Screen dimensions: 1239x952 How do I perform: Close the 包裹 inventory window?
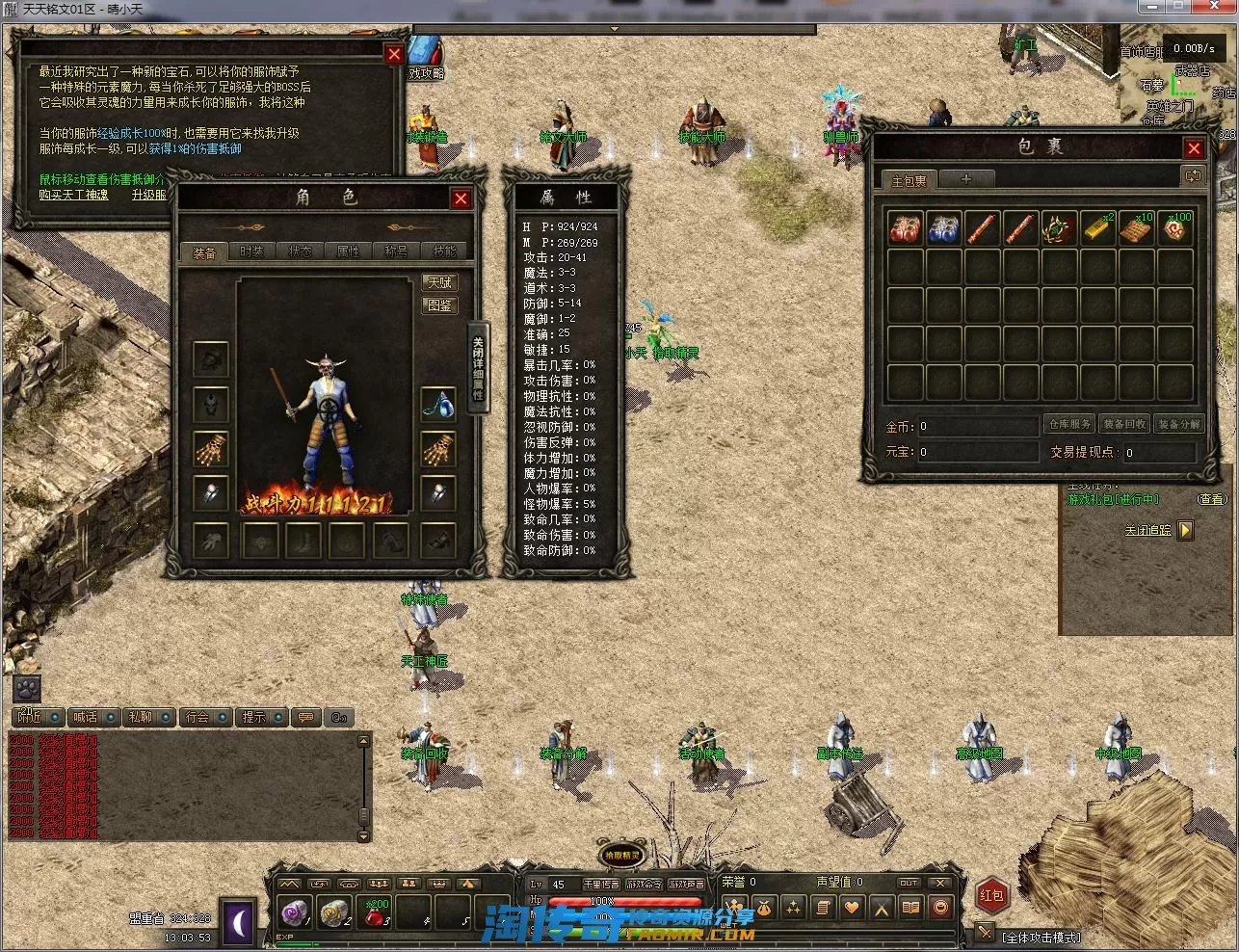(1194, 148)
